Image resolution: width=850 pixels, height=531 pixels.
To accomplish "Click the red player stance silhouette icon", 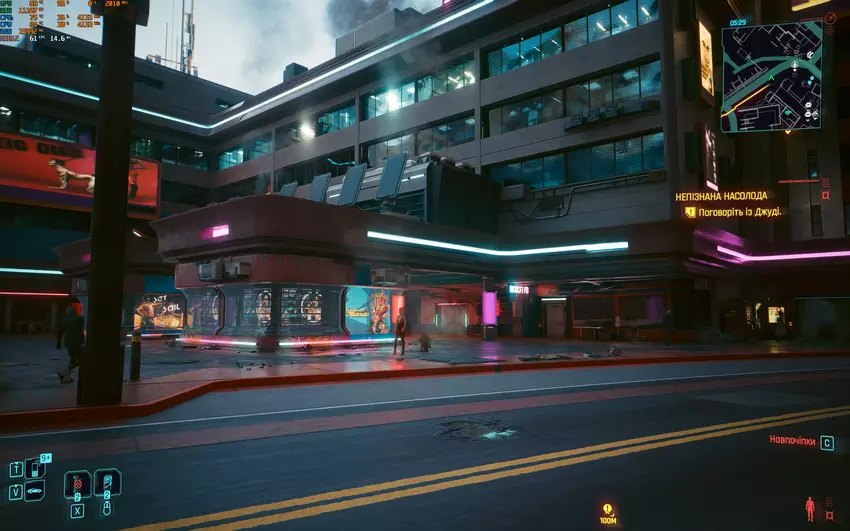I will point(810,509).
